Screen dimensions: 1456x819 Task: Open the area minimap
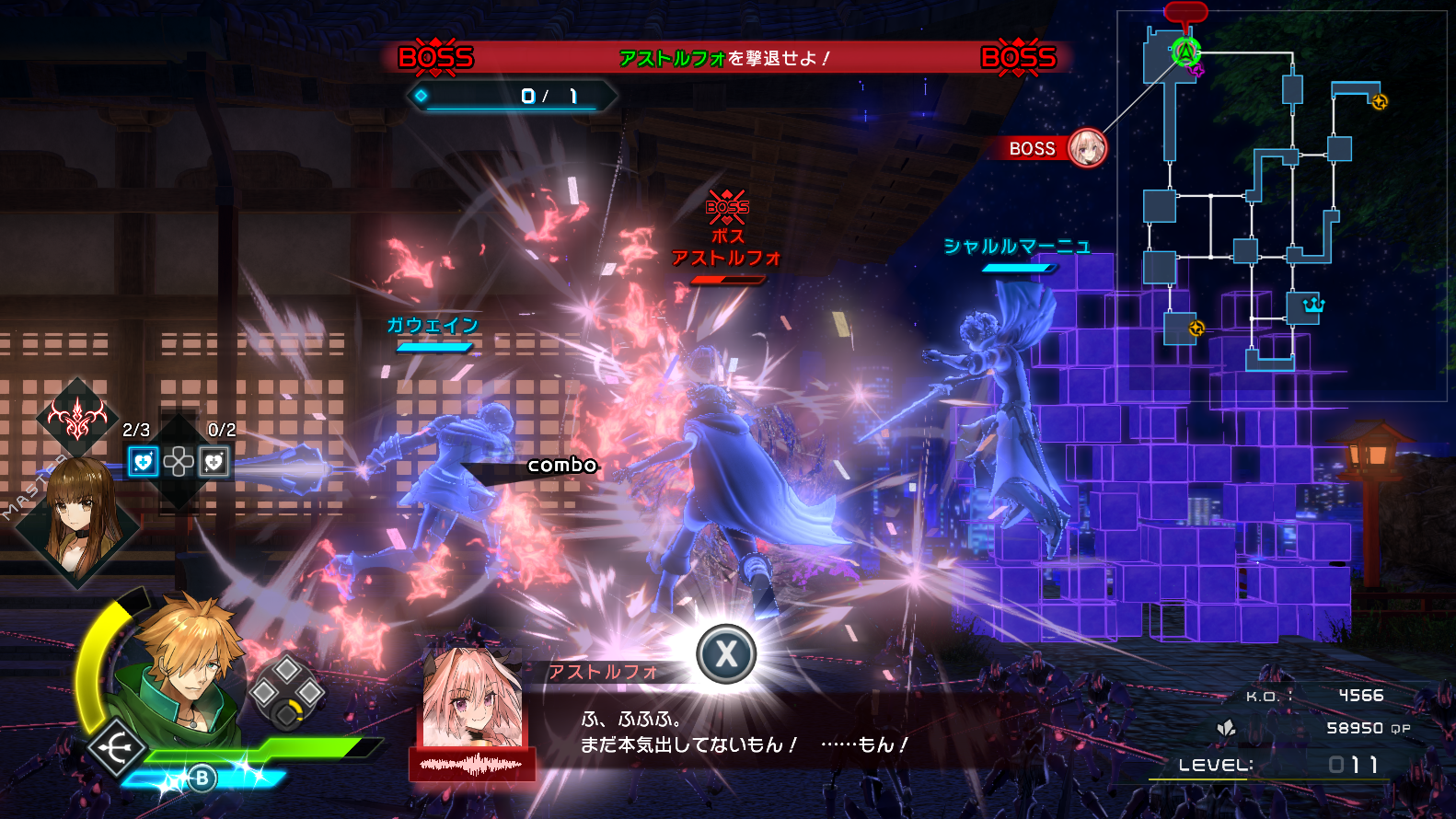(1281, 207)
